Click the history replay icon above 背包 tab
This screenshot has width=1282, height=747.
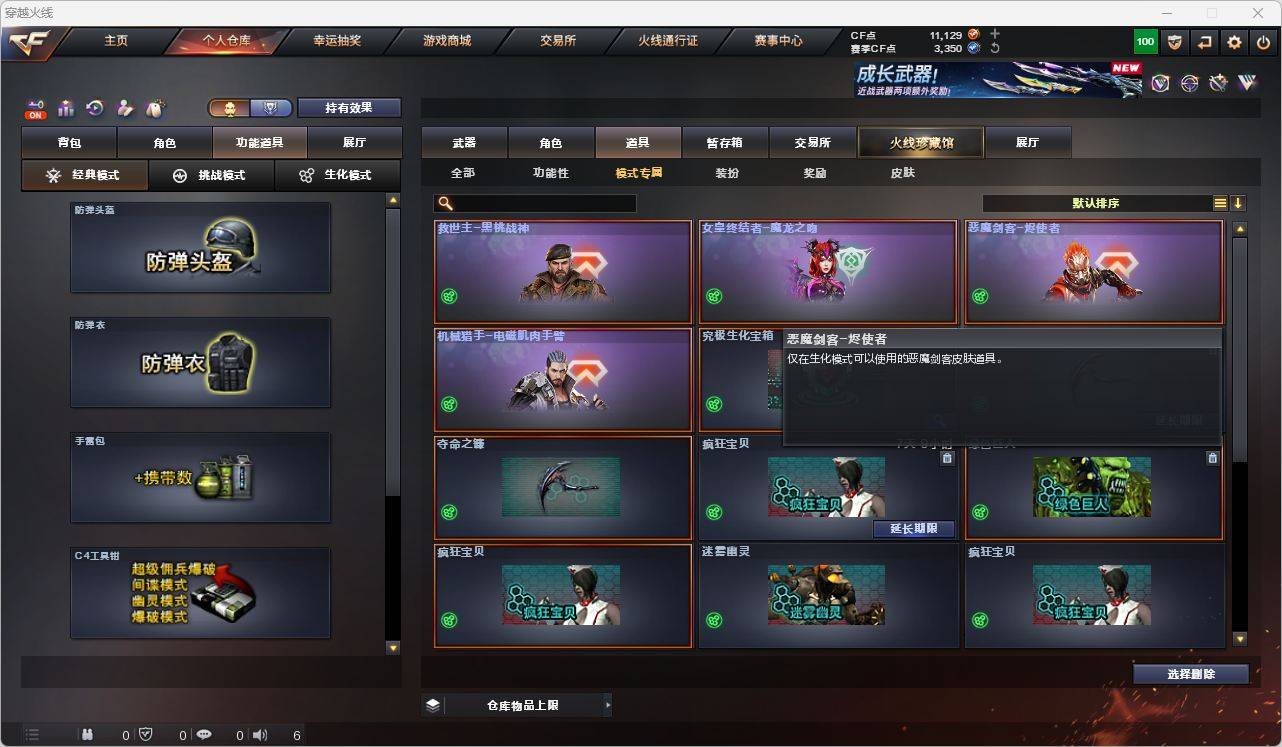pyautogui.click(x=93, y=107)
